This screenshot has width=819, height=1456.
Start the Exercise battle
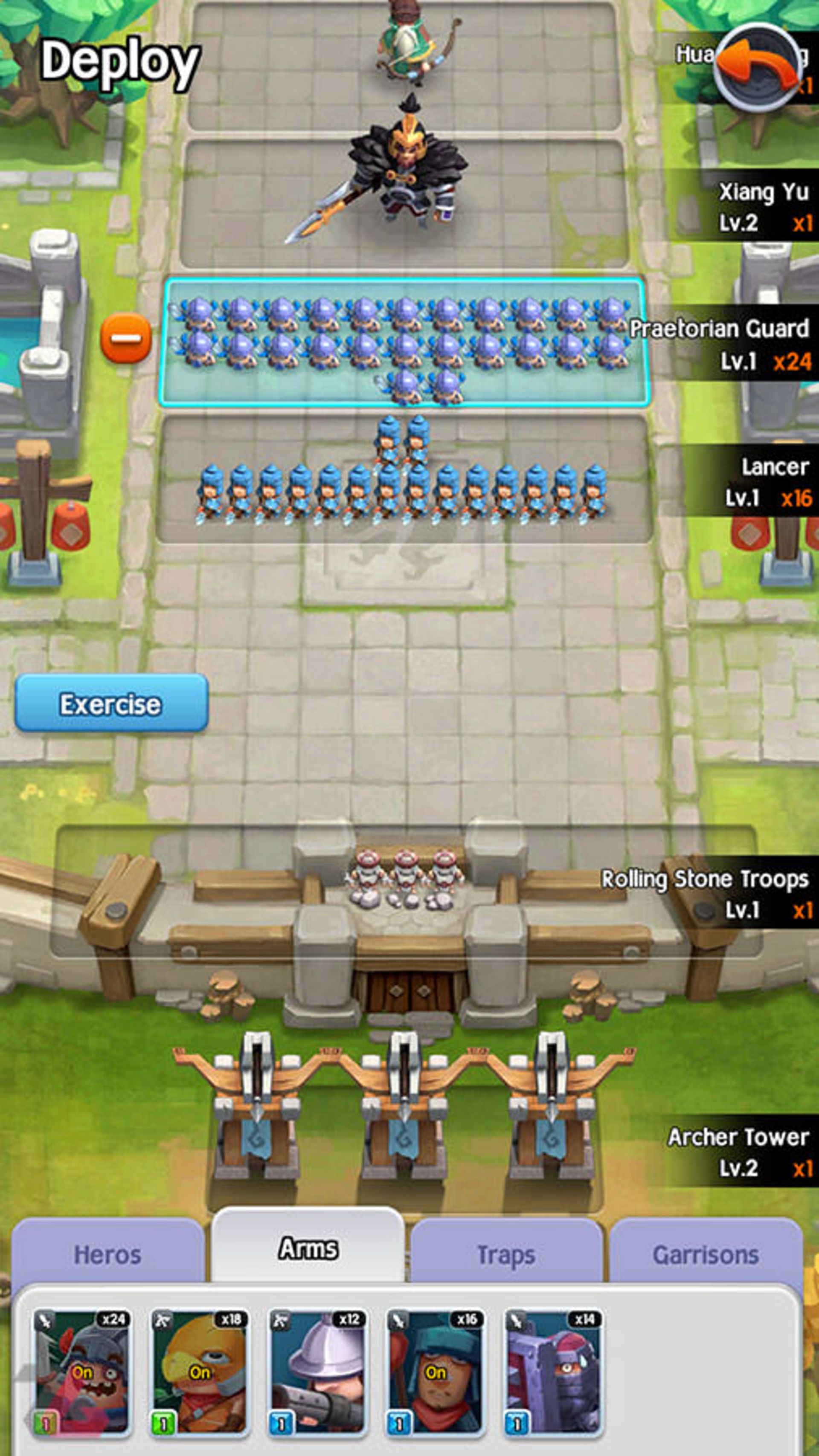(x=111, y=703)
